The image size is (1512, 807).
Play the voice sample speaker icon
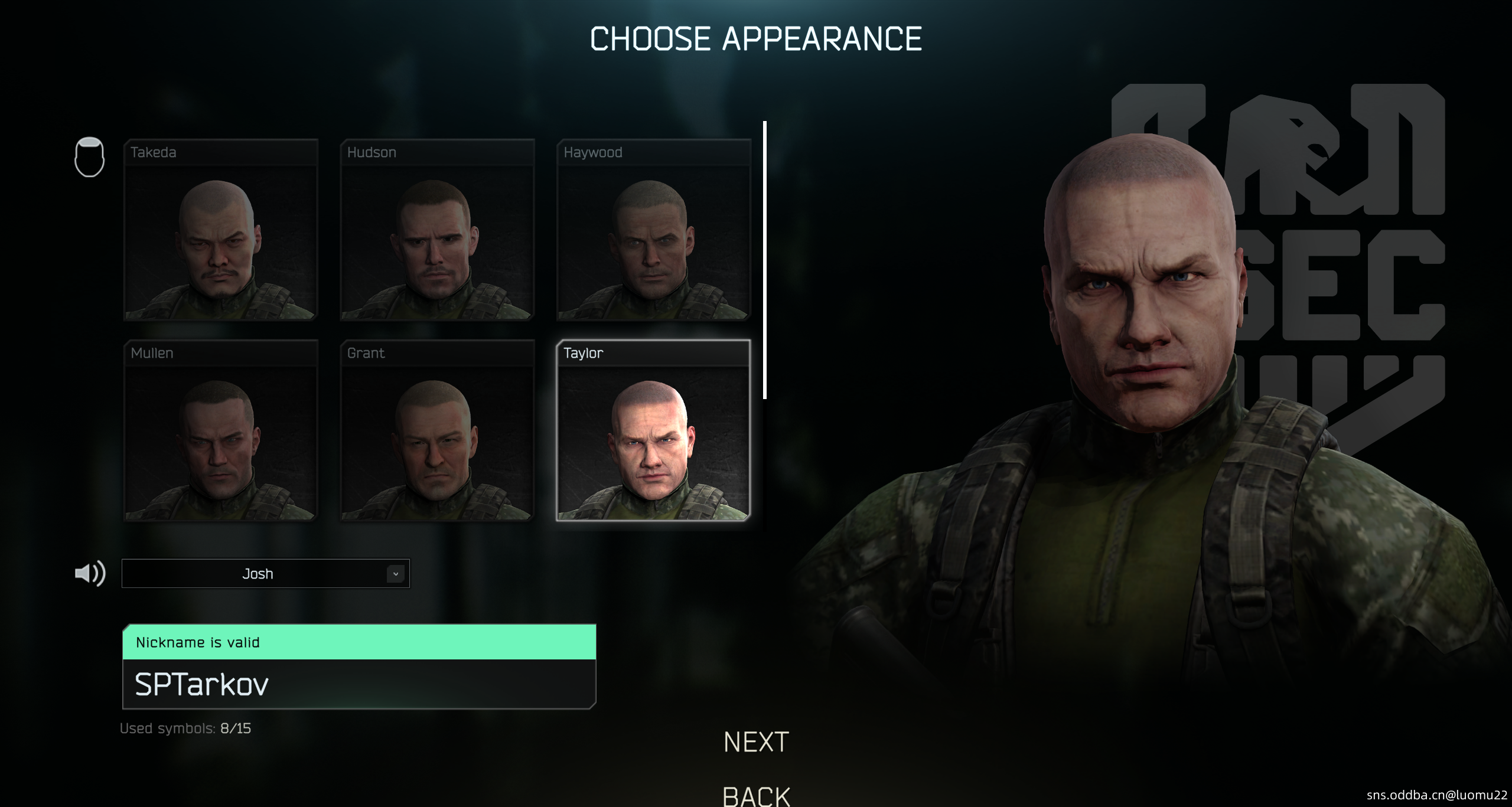pos(90,573)
